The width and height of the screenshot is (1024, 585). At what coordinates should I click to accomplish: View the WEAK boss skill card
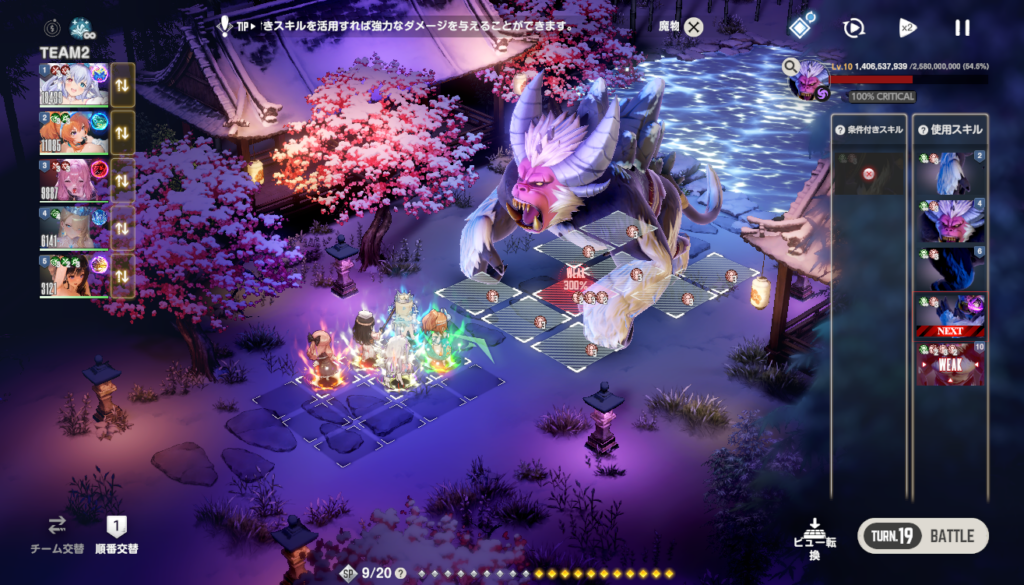(950, 365)
